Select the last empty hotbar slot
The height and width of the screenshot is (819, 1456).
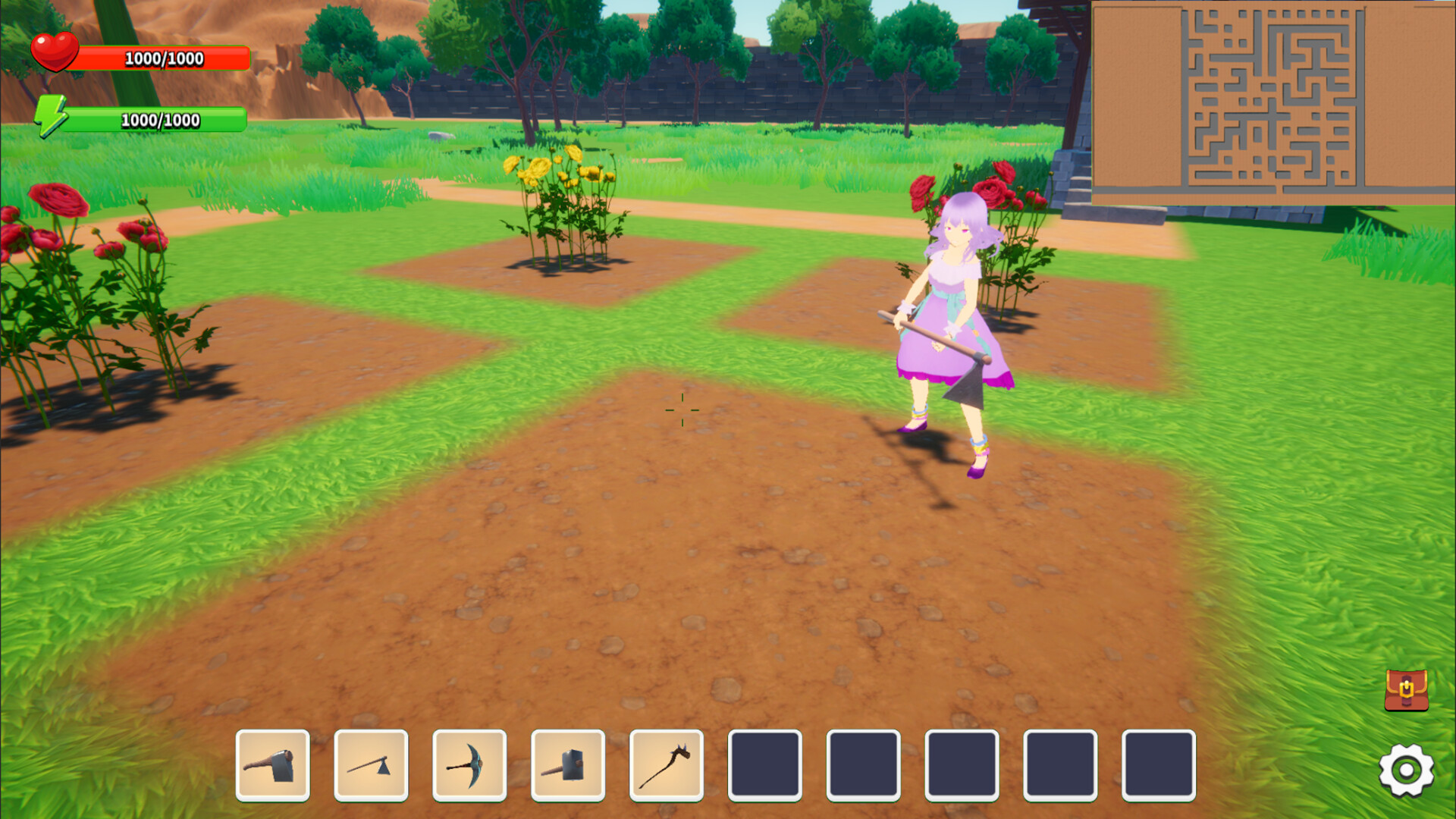click(1158, 766)
